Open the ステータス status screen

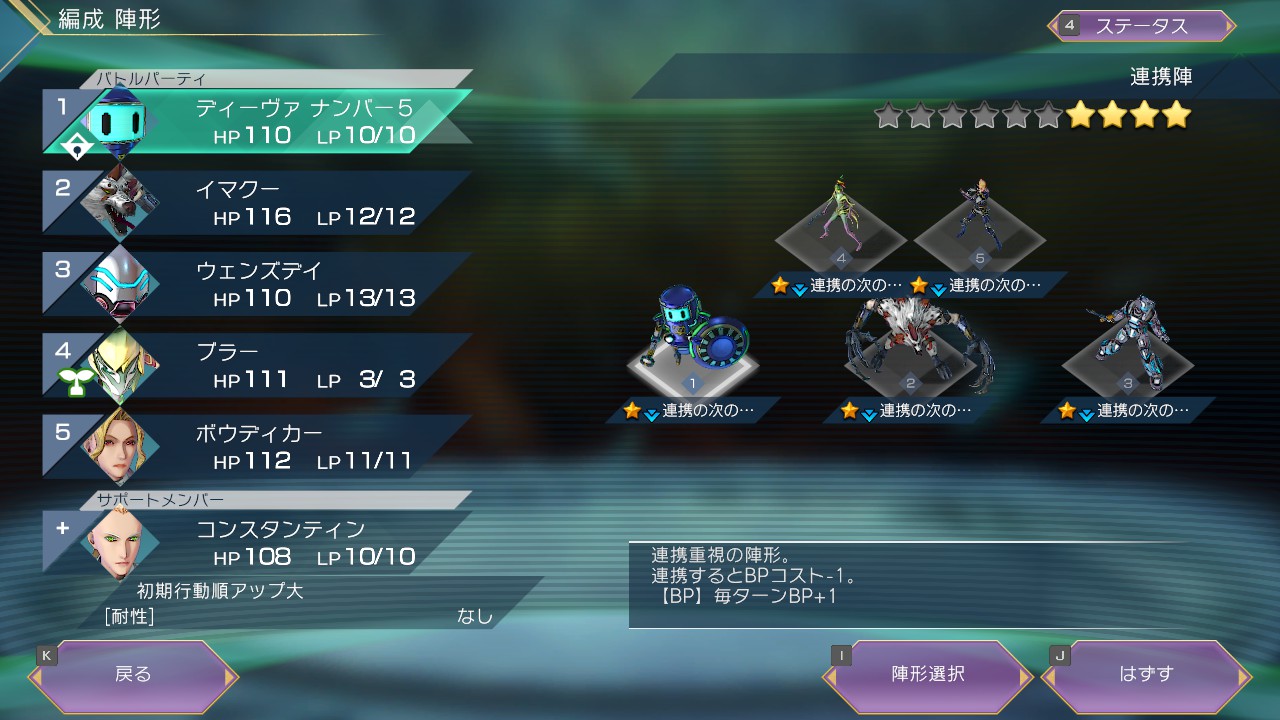[x=1142, y=26]
